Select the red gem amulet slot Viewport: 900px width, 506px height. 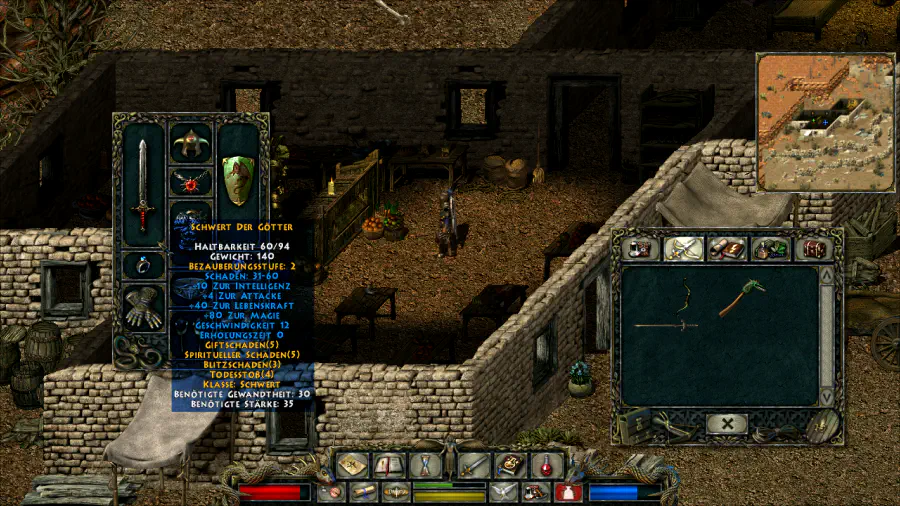pyautogui.click(x=190, y=183)
